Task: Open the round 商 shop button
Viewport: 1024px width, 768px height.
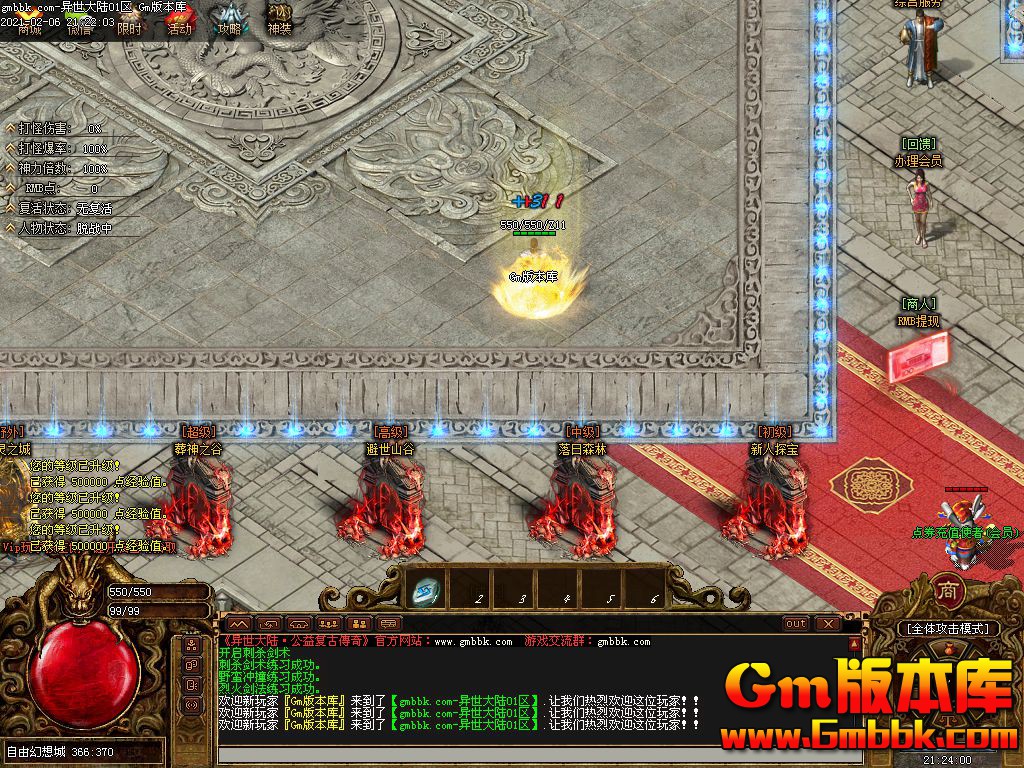Action: (948, 591)
